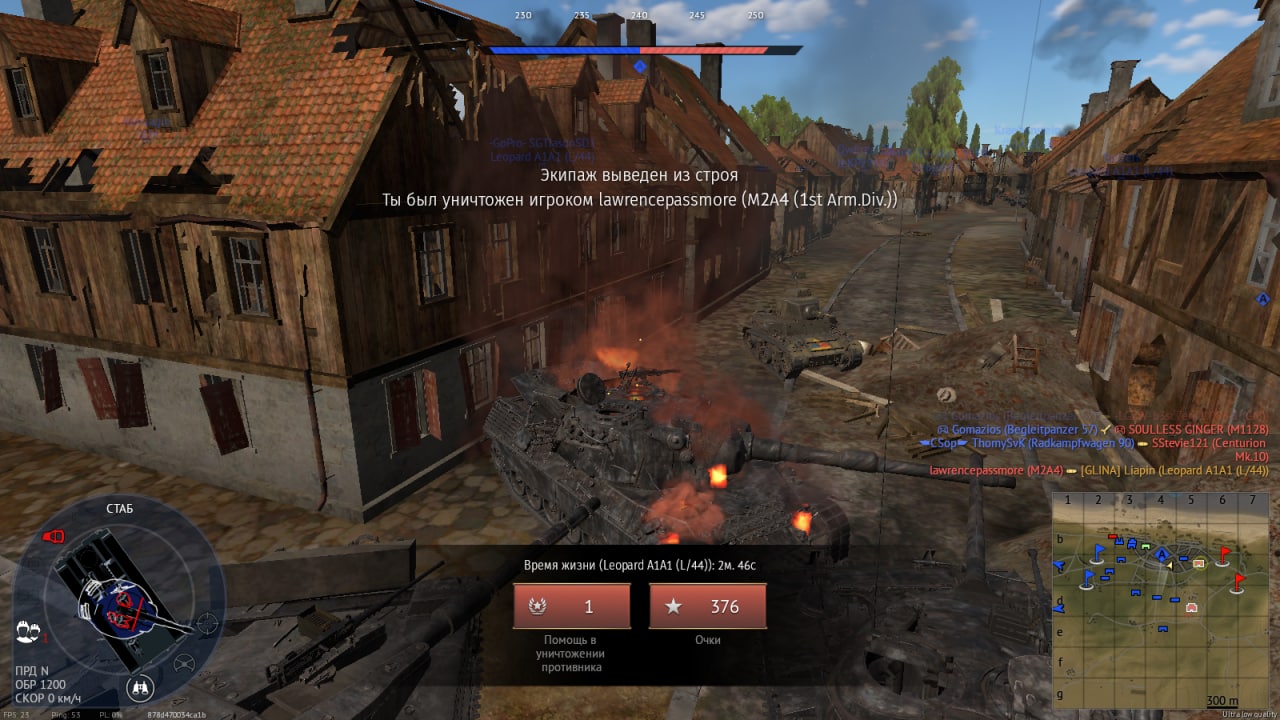Click the capture point A marker on compass
Viewport: 1280px width, 720px height.
640,67
